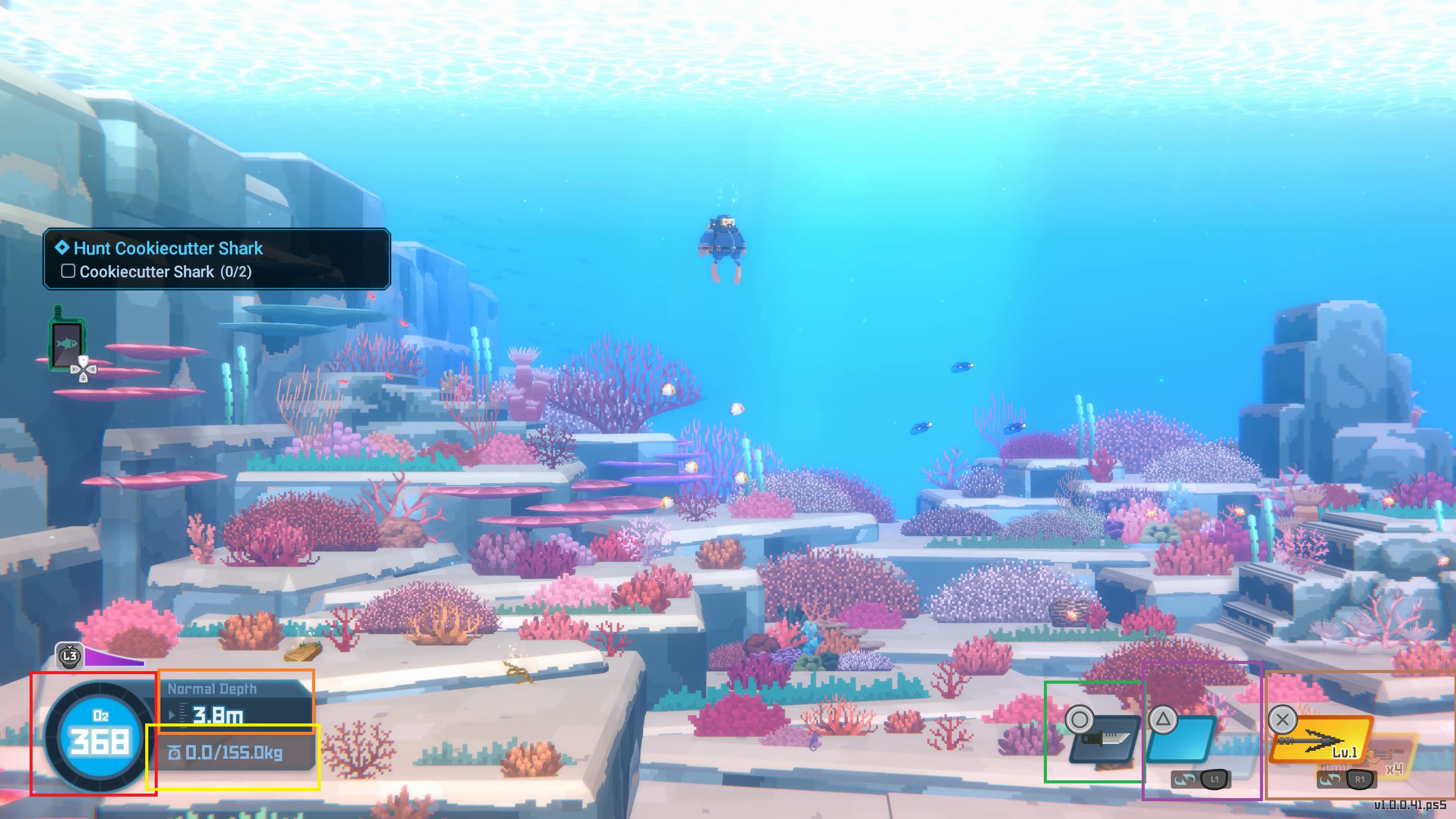Open the Hunt Cookiecutter Shark quest tracker
Screen dimensions: 1456x819
(217, 259)
